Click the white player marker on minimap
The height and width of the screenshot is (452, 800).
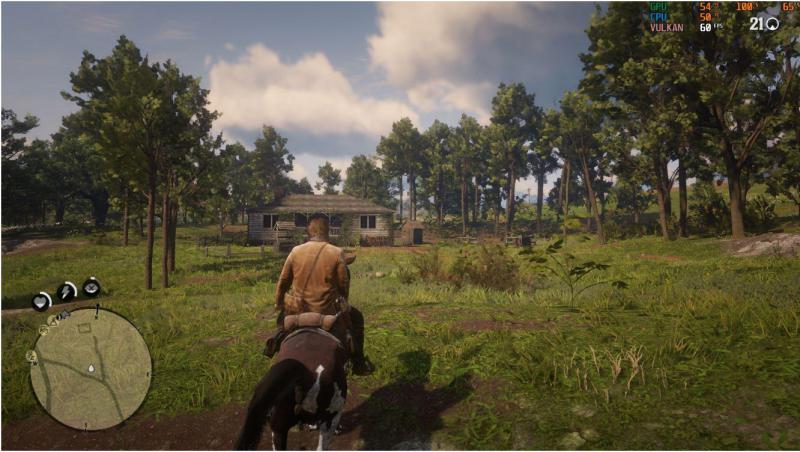click(91, 368)
